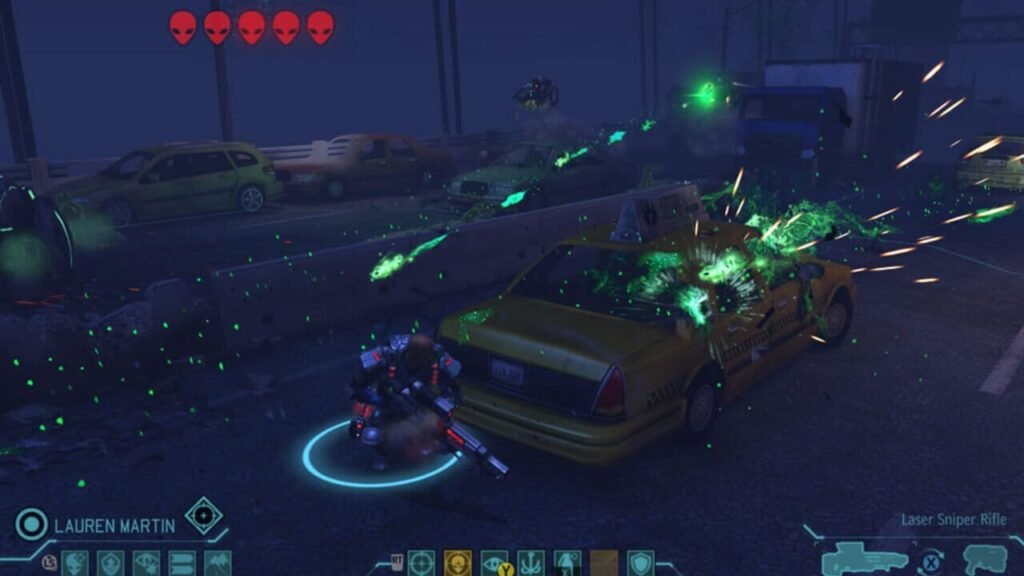The image size is (1024, 576).
Task: Switch to the secondary pistol weapon
Action: click(984, 558)
